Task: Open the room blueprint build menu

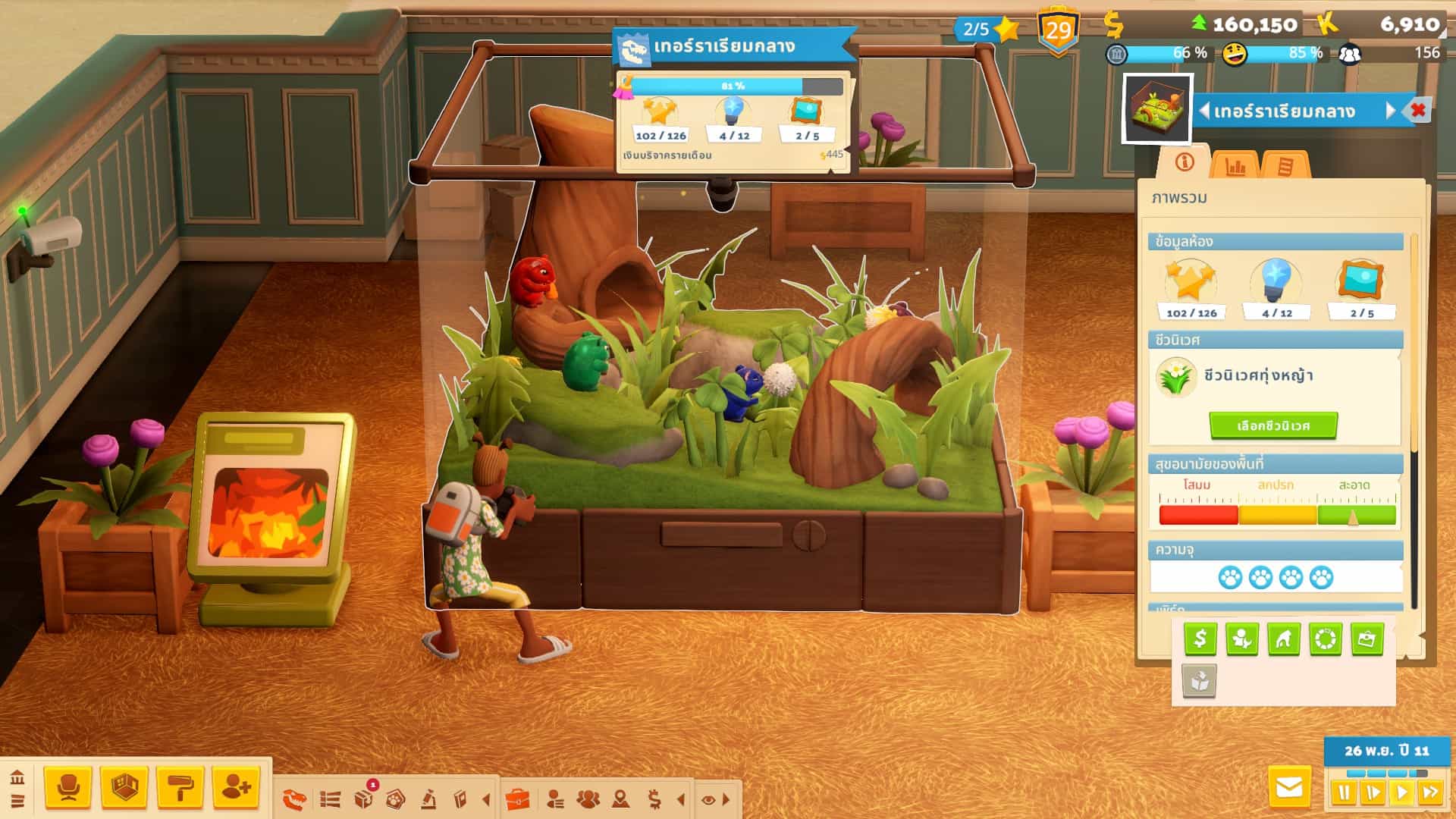Action: [124, 787]
